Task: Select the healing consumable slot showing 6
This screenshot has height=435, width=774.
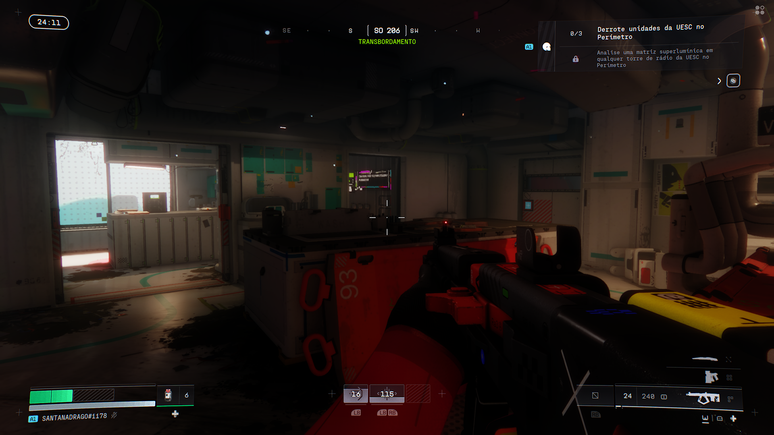Action: pos(174,396)
